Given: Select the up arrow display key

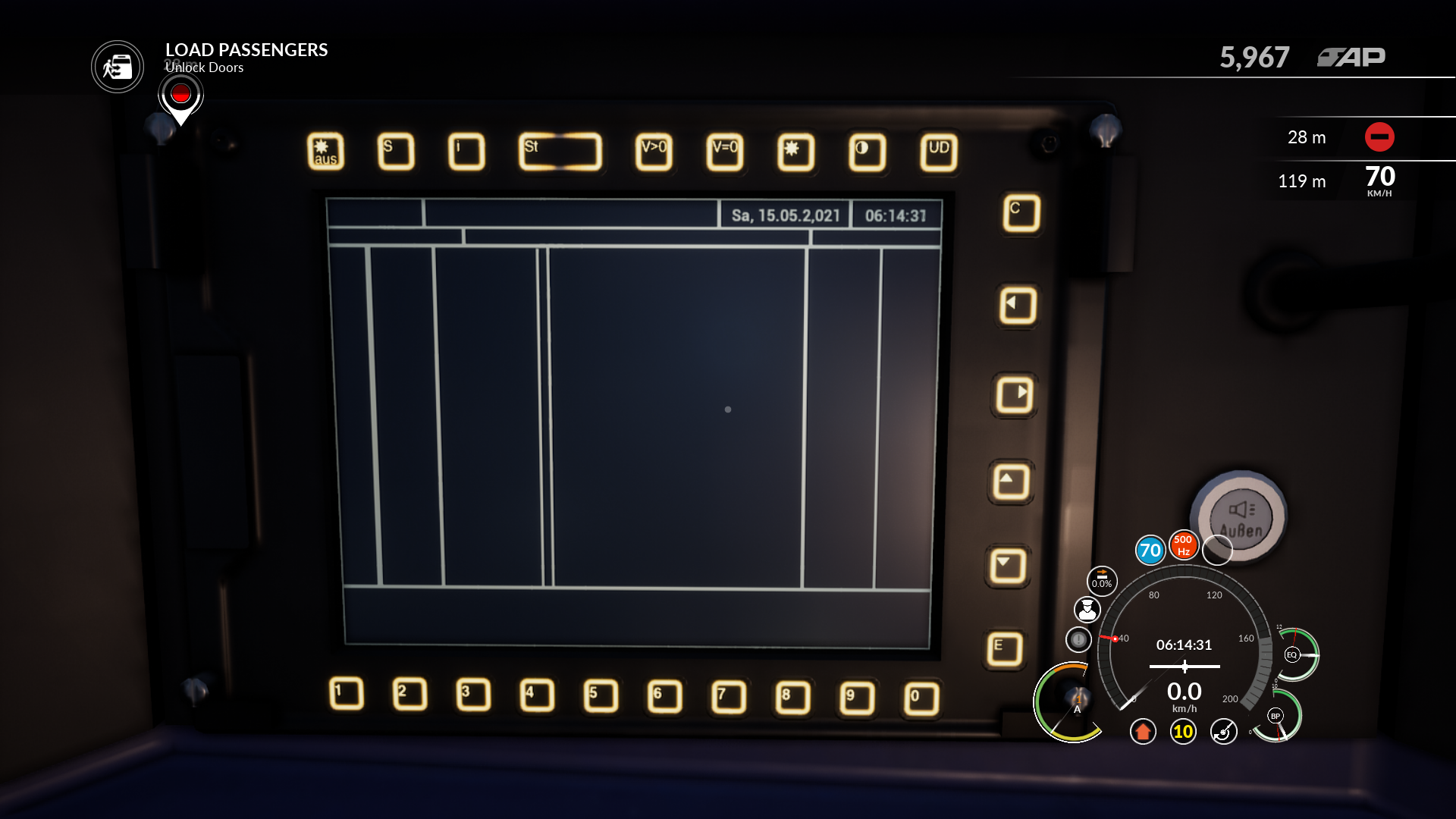Looking at the screenshot, I should (x=1011, y=482).
